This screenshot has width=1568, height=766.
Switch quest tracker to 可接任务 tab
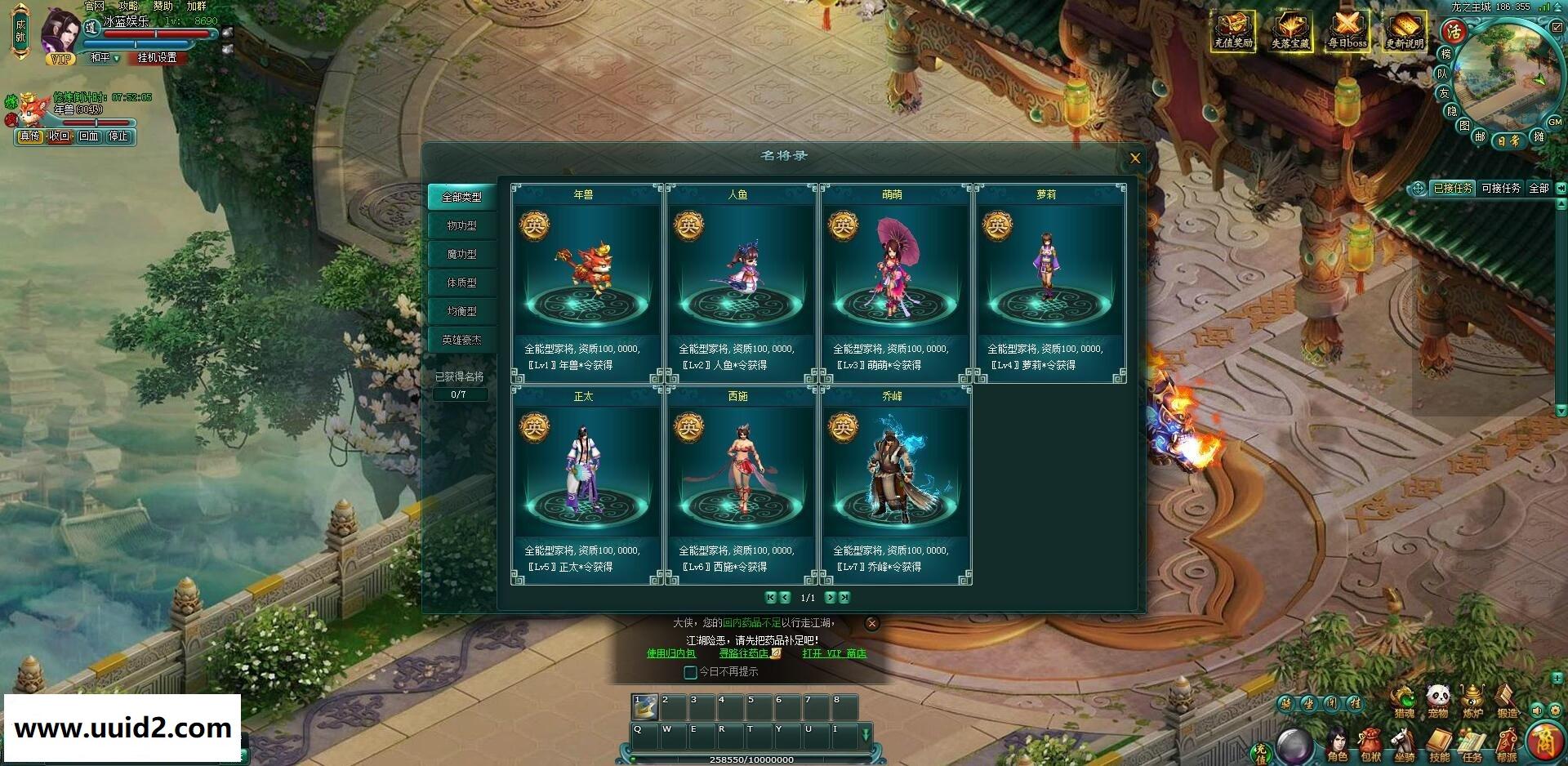[x=1501, y=189]
